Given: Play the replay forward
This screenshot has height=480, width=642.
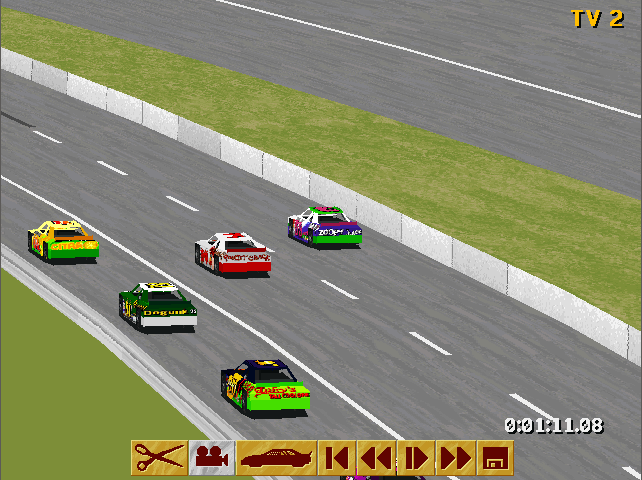Looking at the screenshot, I should [x=416, y=458].
